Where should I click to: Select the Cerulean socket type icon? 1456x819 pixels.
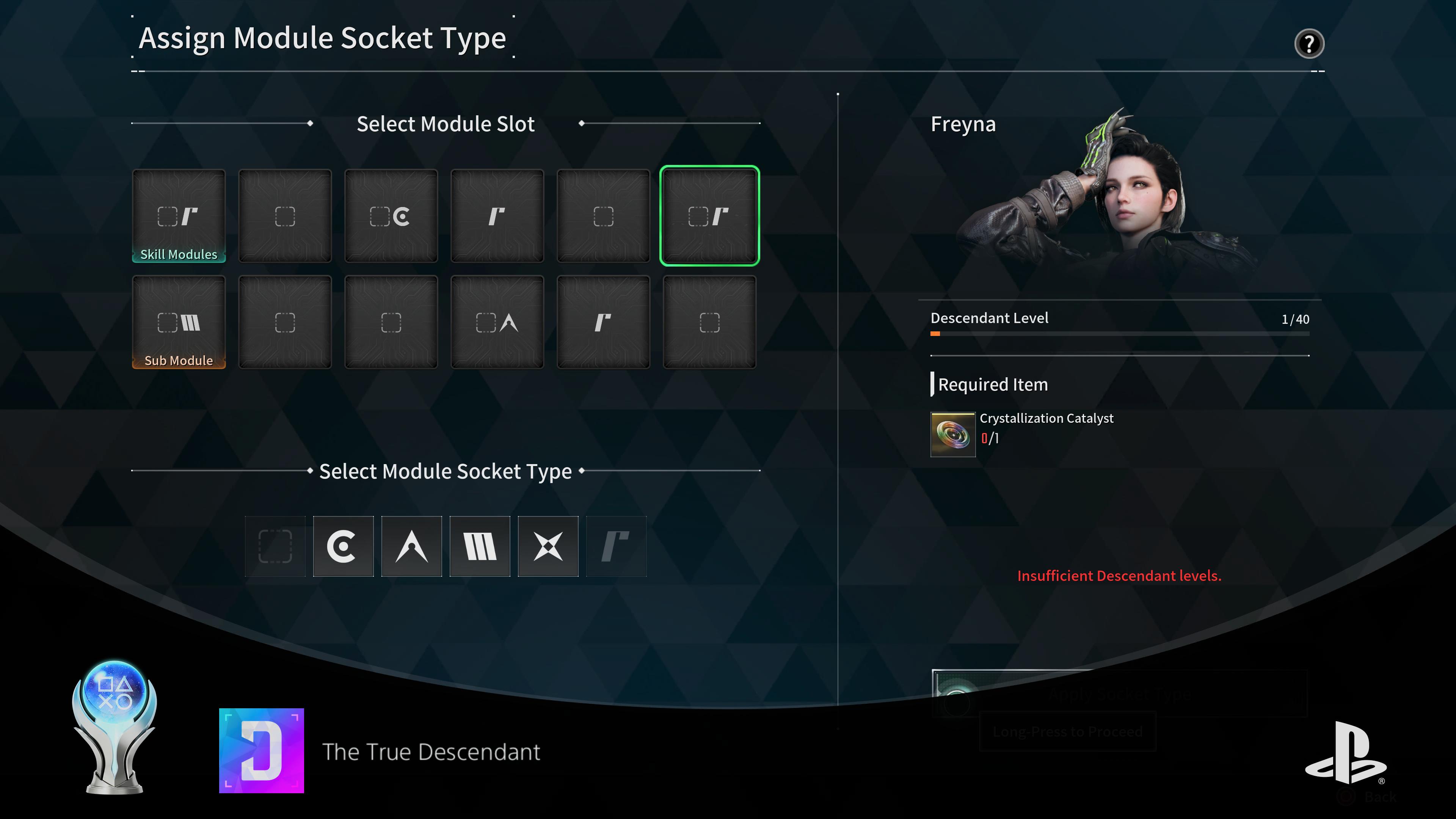point(342,546)
